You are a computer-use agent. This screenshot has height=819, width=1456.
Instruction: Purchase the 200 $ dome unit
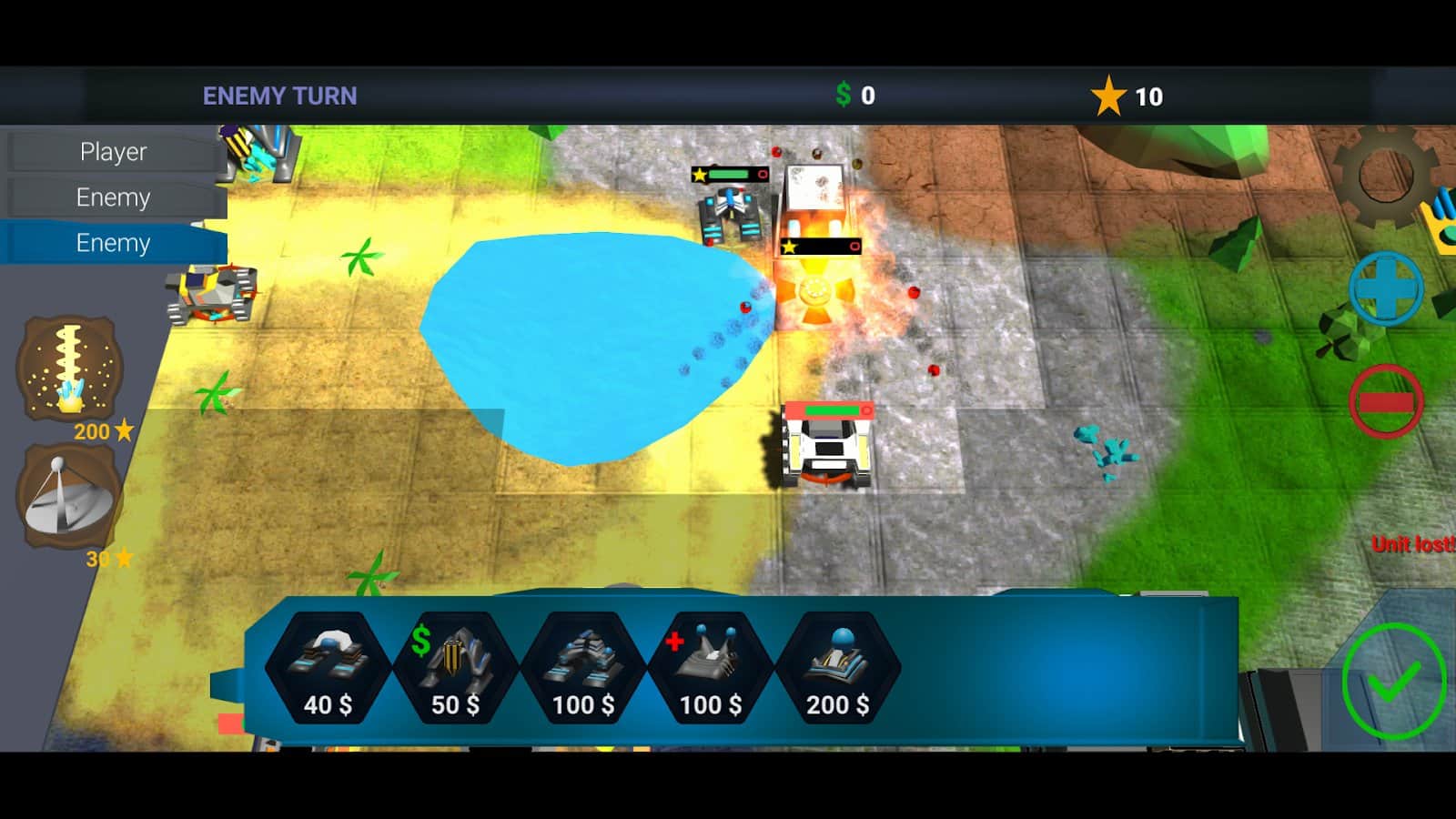837,669
